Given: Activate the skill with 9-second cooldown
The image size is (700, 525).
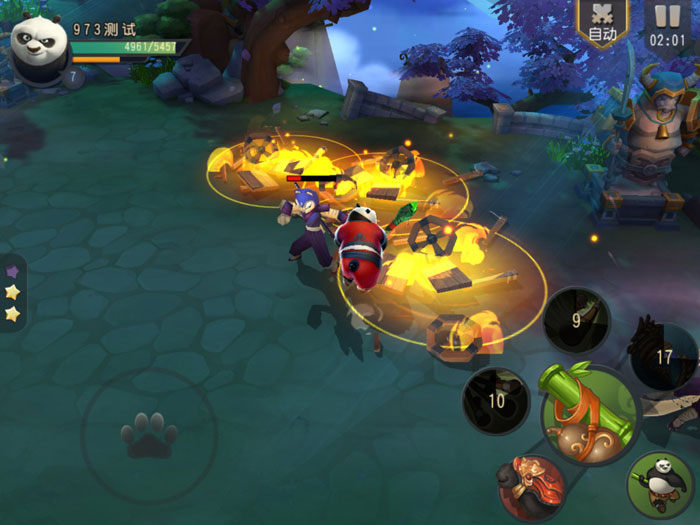Looking at the screenshot, I should tap(577, 320).
